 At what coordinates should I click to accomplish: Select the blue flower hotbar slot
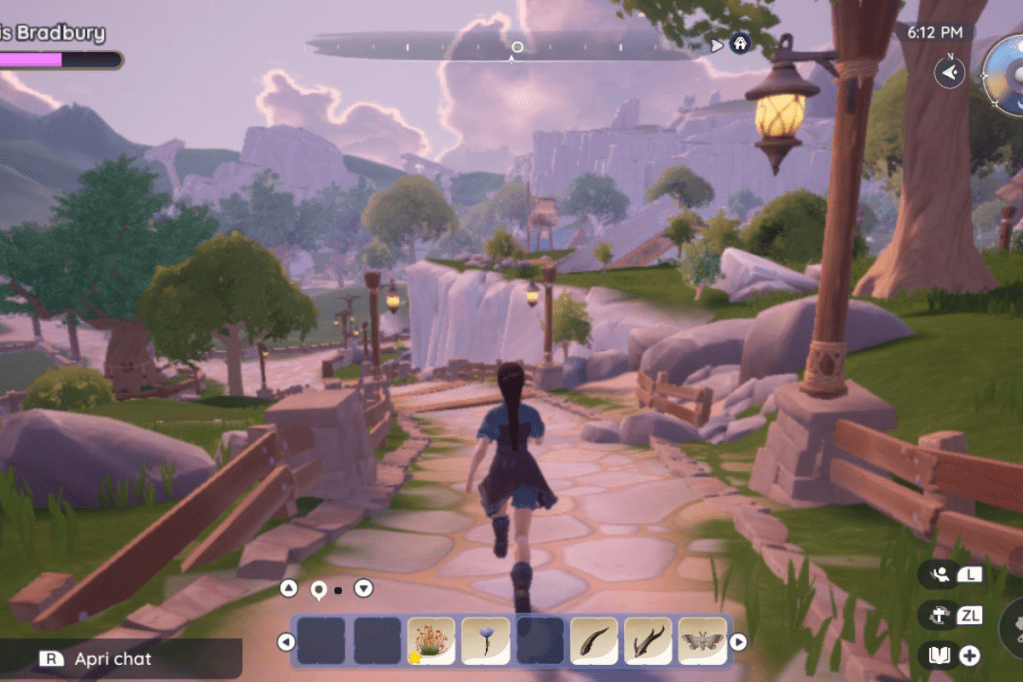point(485,641)
